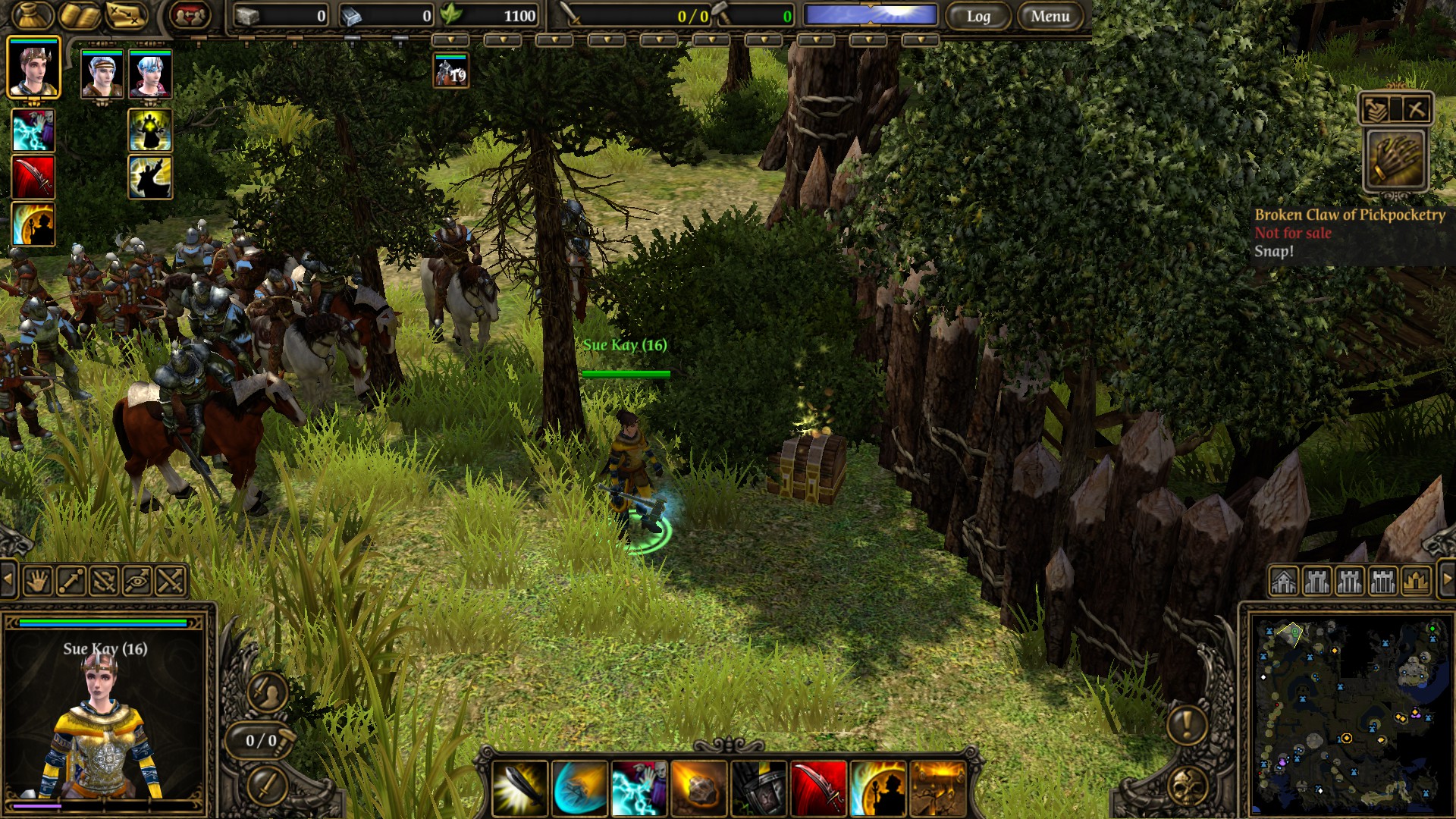This screenshot has width=1456, height=819.
Task: Activate the white blade strike hotbar ability
Action: point(520,789)
